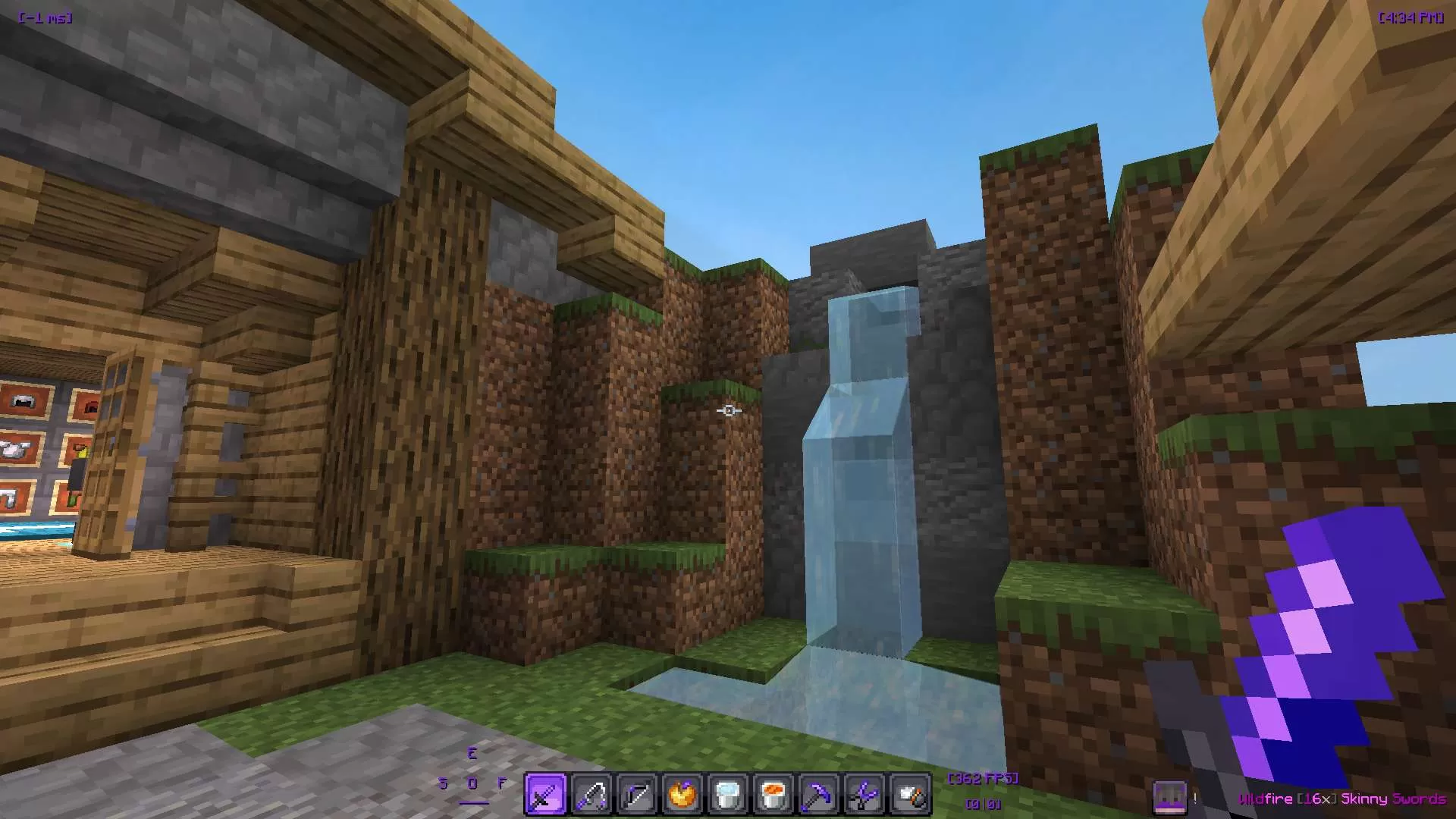Click the armor status icon near the pack name
The width and height of the screenshot is (1456, 819).
click(1171, 796)
